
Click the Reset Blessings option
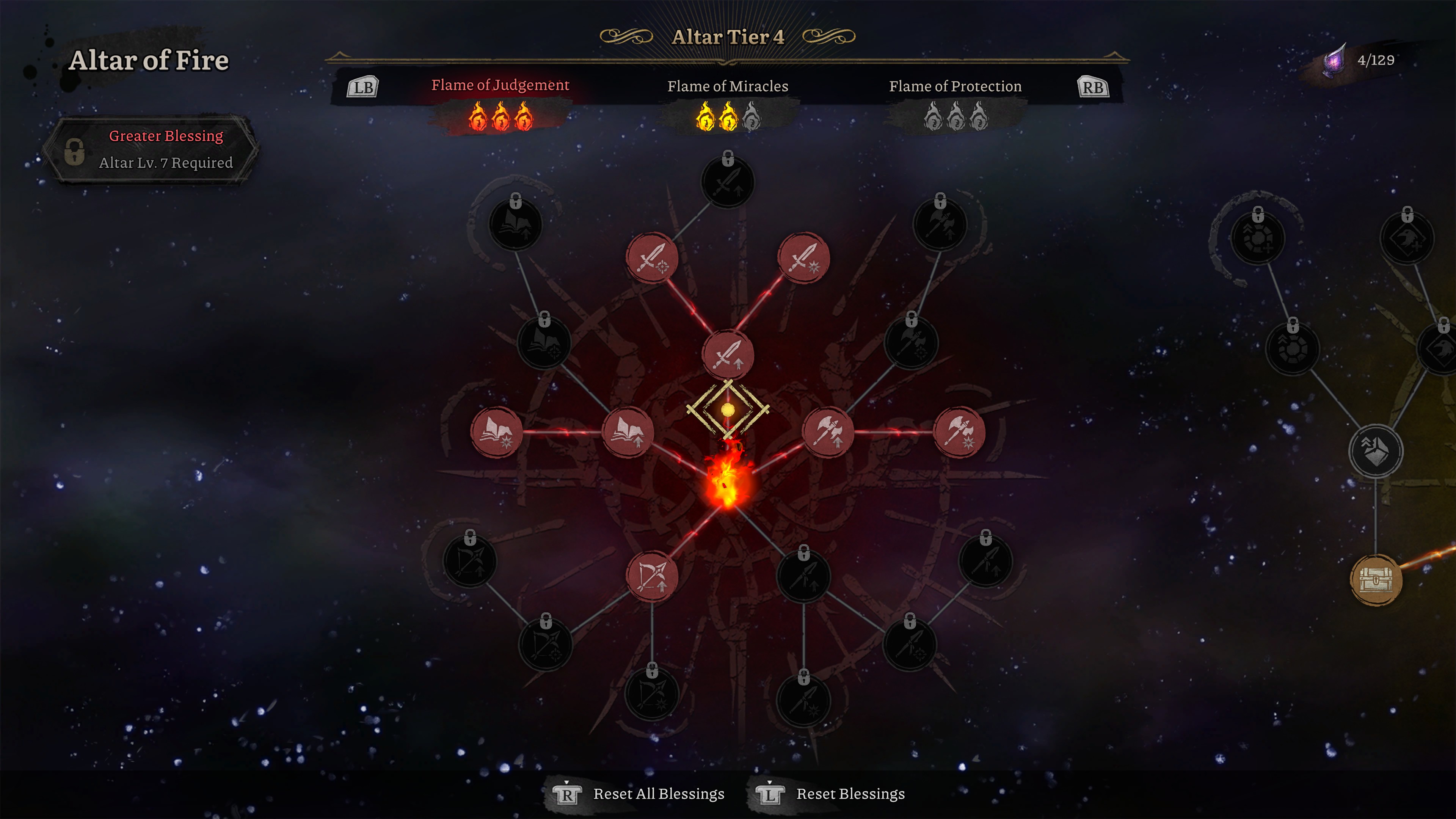(849, 794)
